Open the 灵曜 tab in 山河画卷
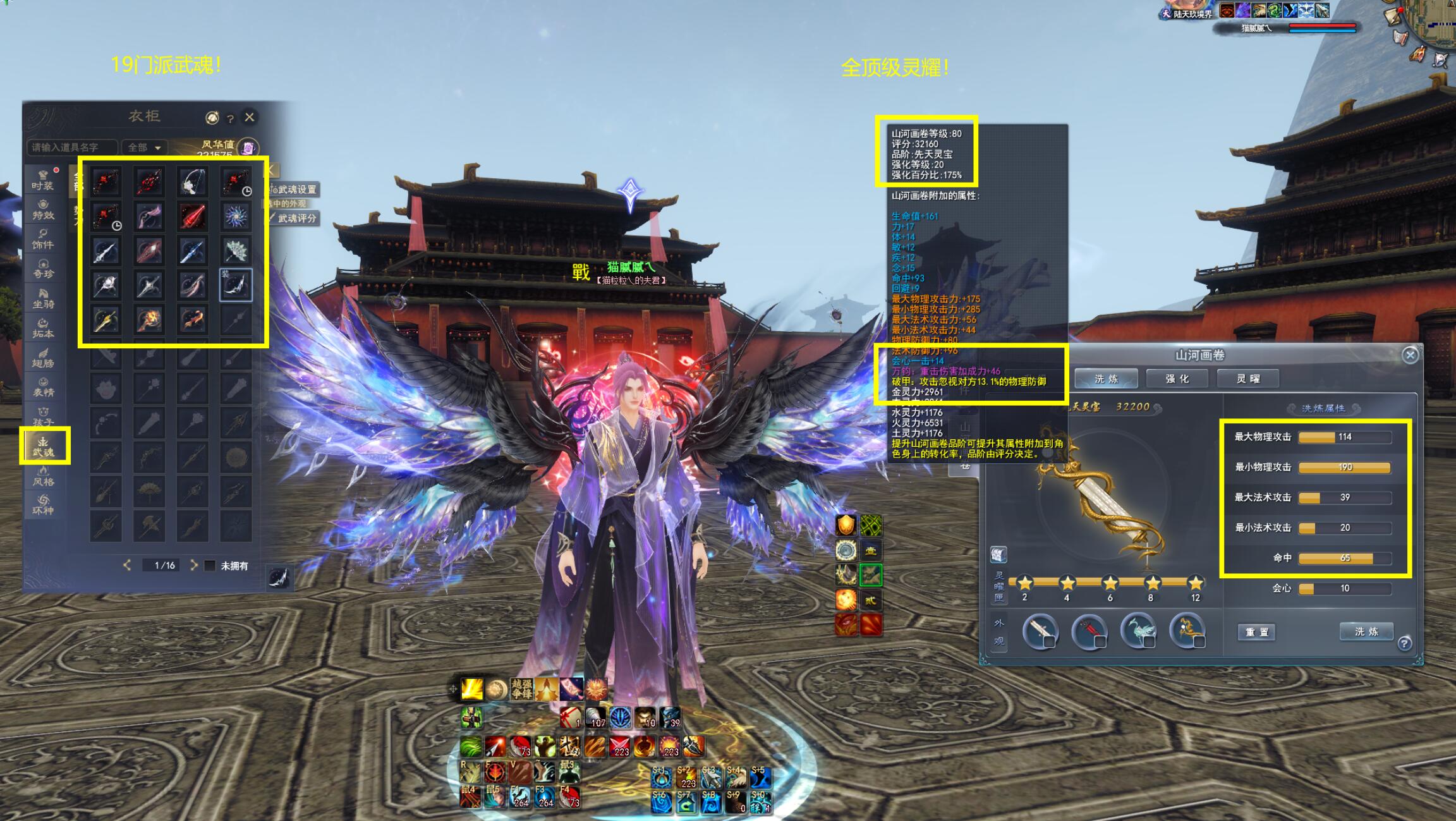Screen dimensions: 1456x821 pos(1248,379)
